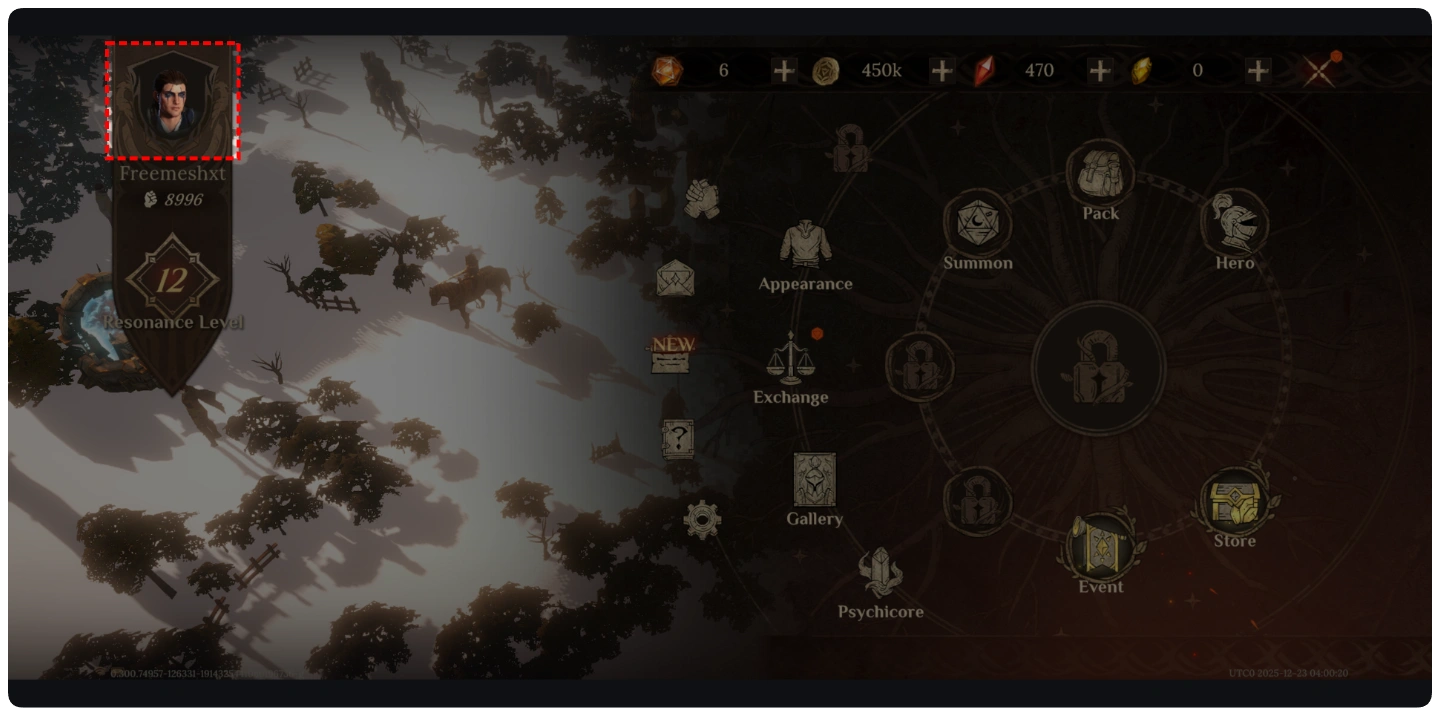This screenshot has width=1440, height=716.
Task: Close the menu with crossed swords icon
Action: point(1320,71)
